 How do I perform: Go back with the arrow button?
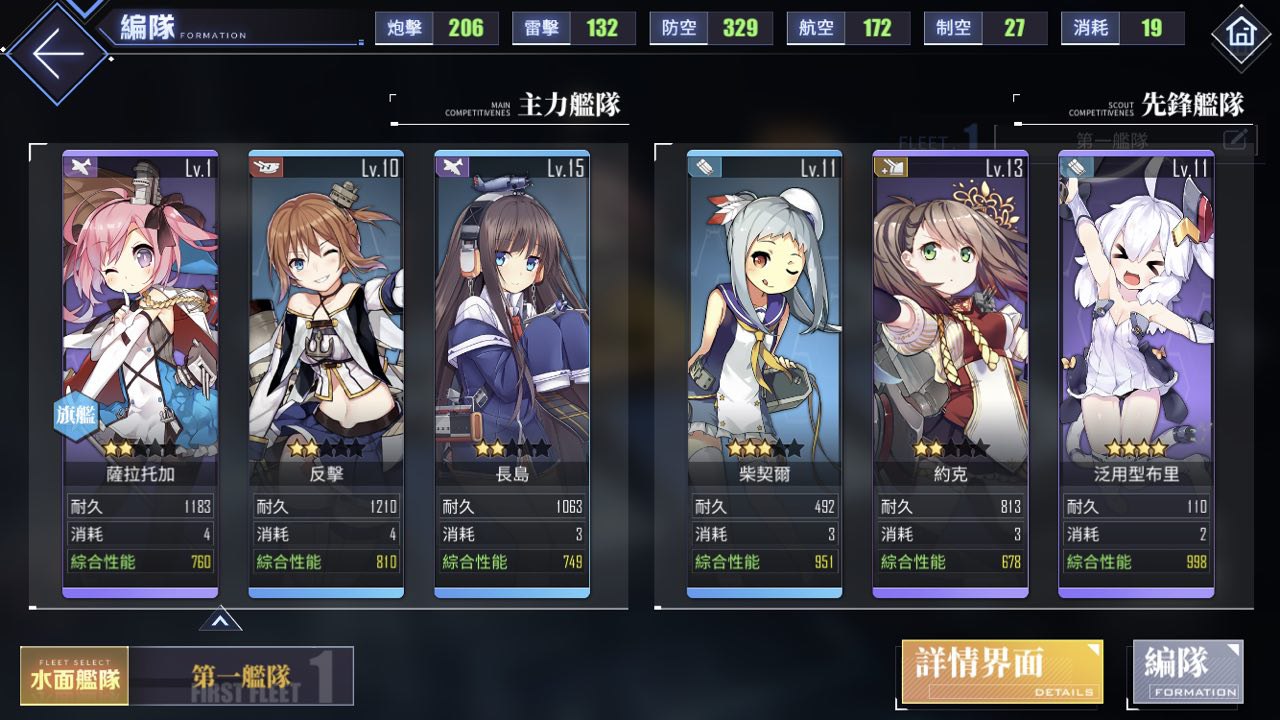coord(57,53)
